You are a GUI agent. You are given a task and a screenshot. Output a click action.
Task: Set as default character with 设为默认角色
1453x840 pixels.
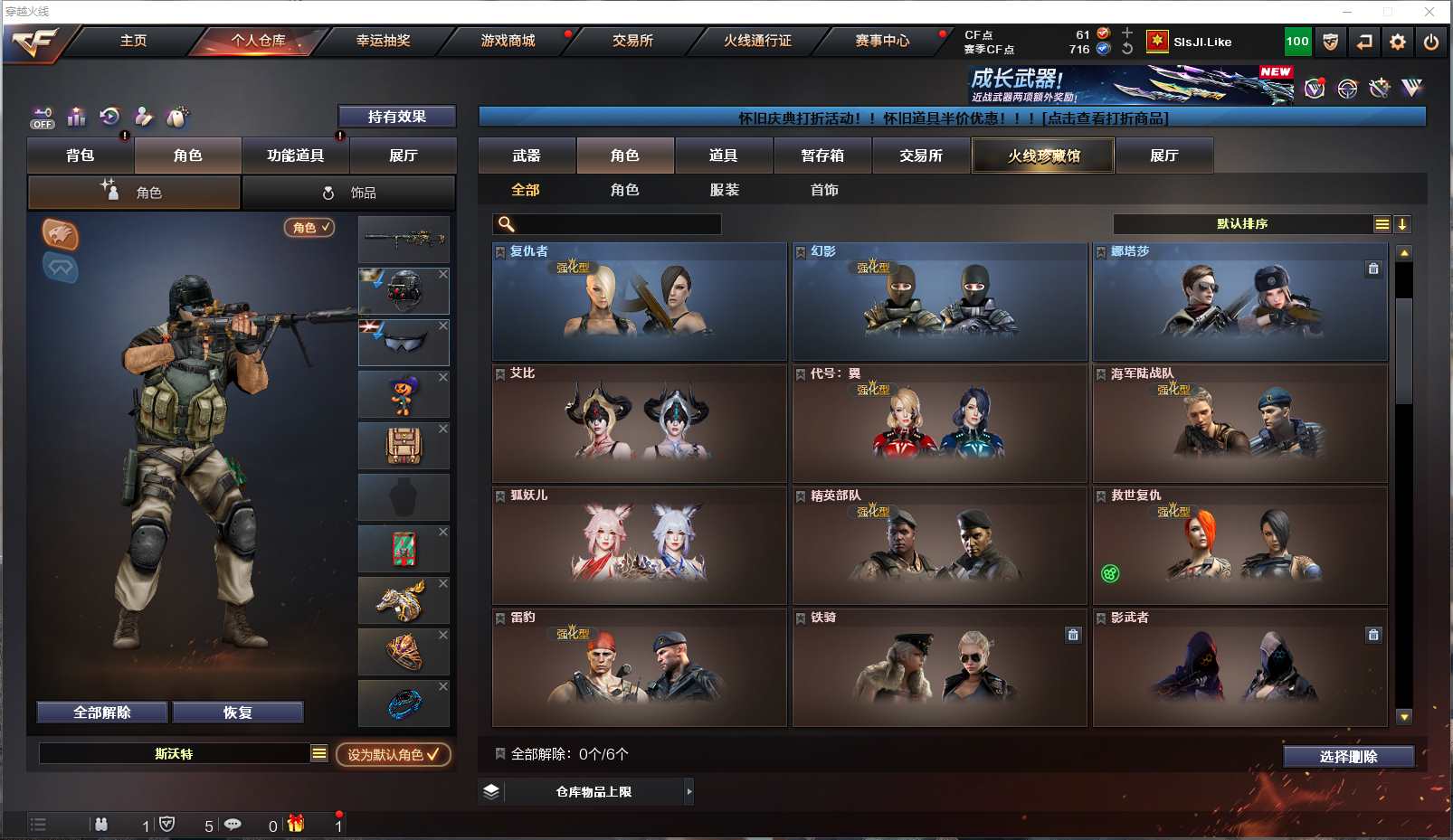pos(394,754)
